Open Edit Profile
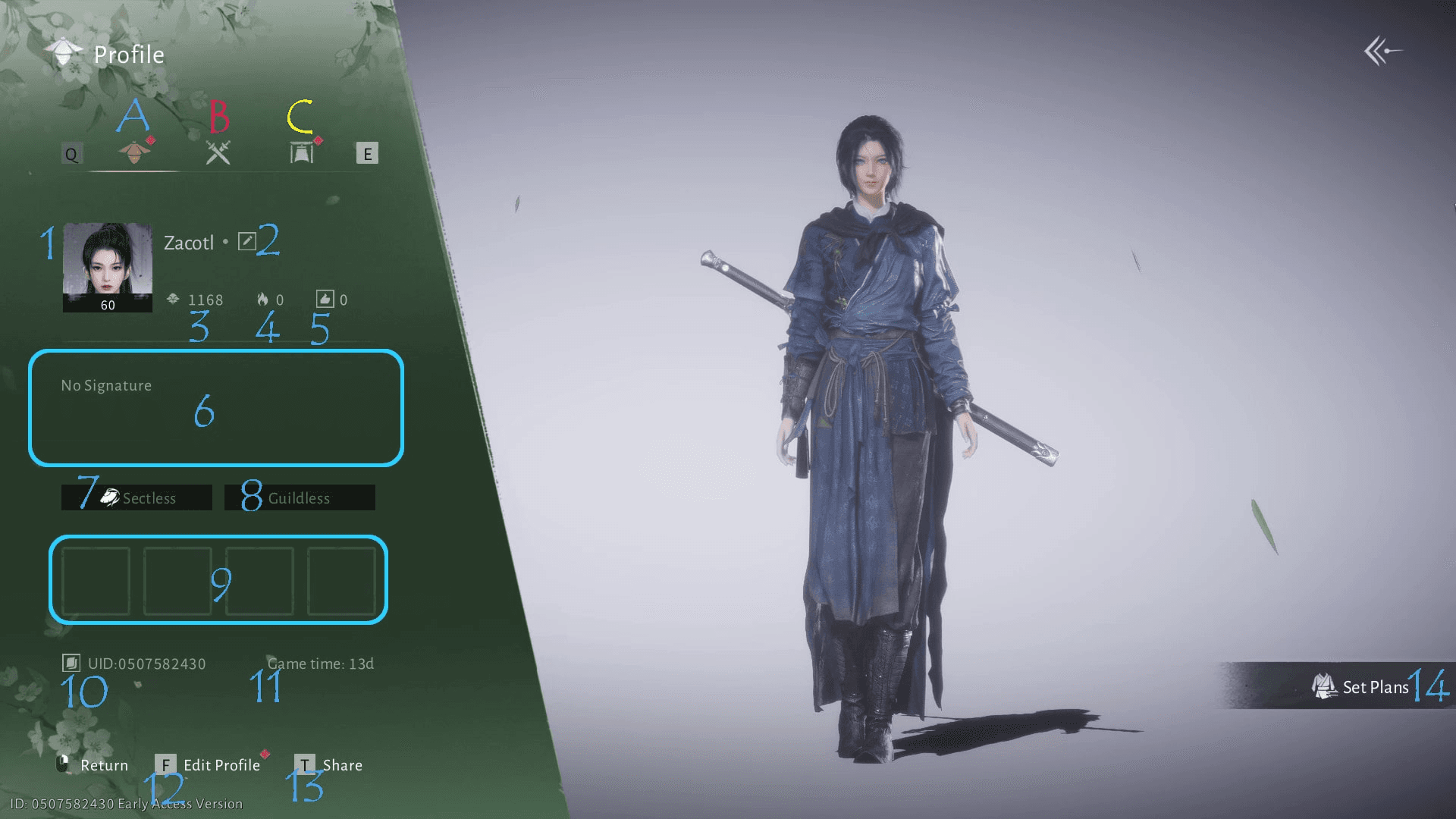 click(220, 765)
